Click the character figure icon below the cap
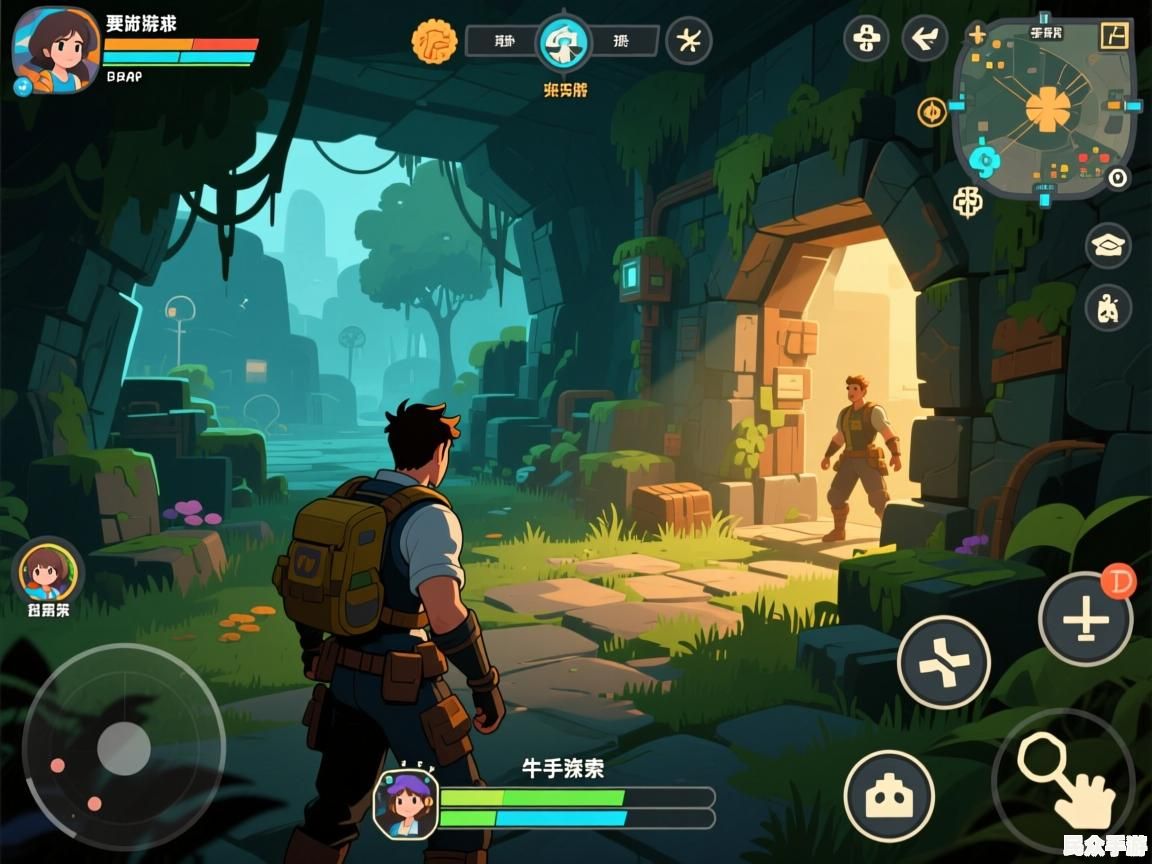The image size is (1152, 864). [1108, 307]
